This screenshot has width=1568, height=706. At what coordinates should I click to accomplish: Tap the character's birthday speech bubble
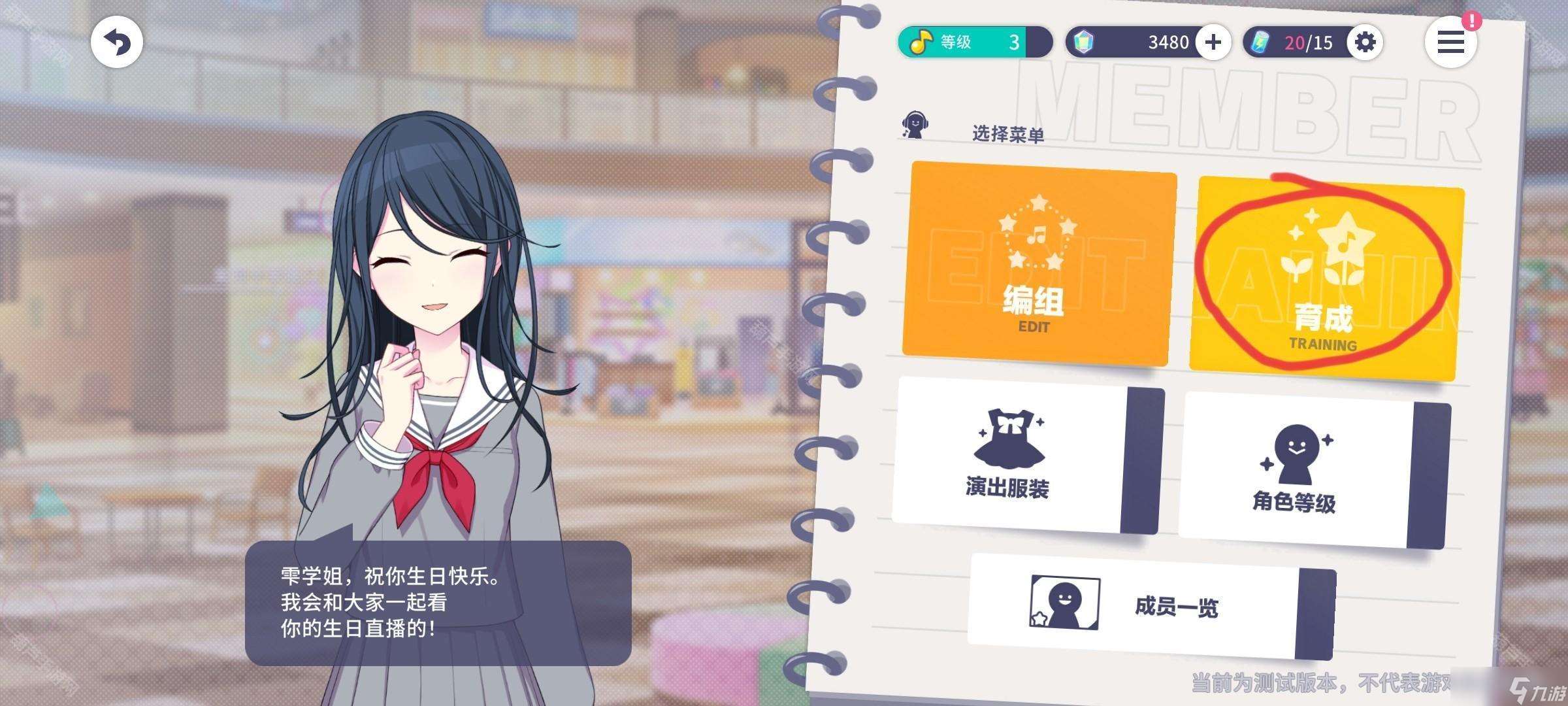(438, 602)
